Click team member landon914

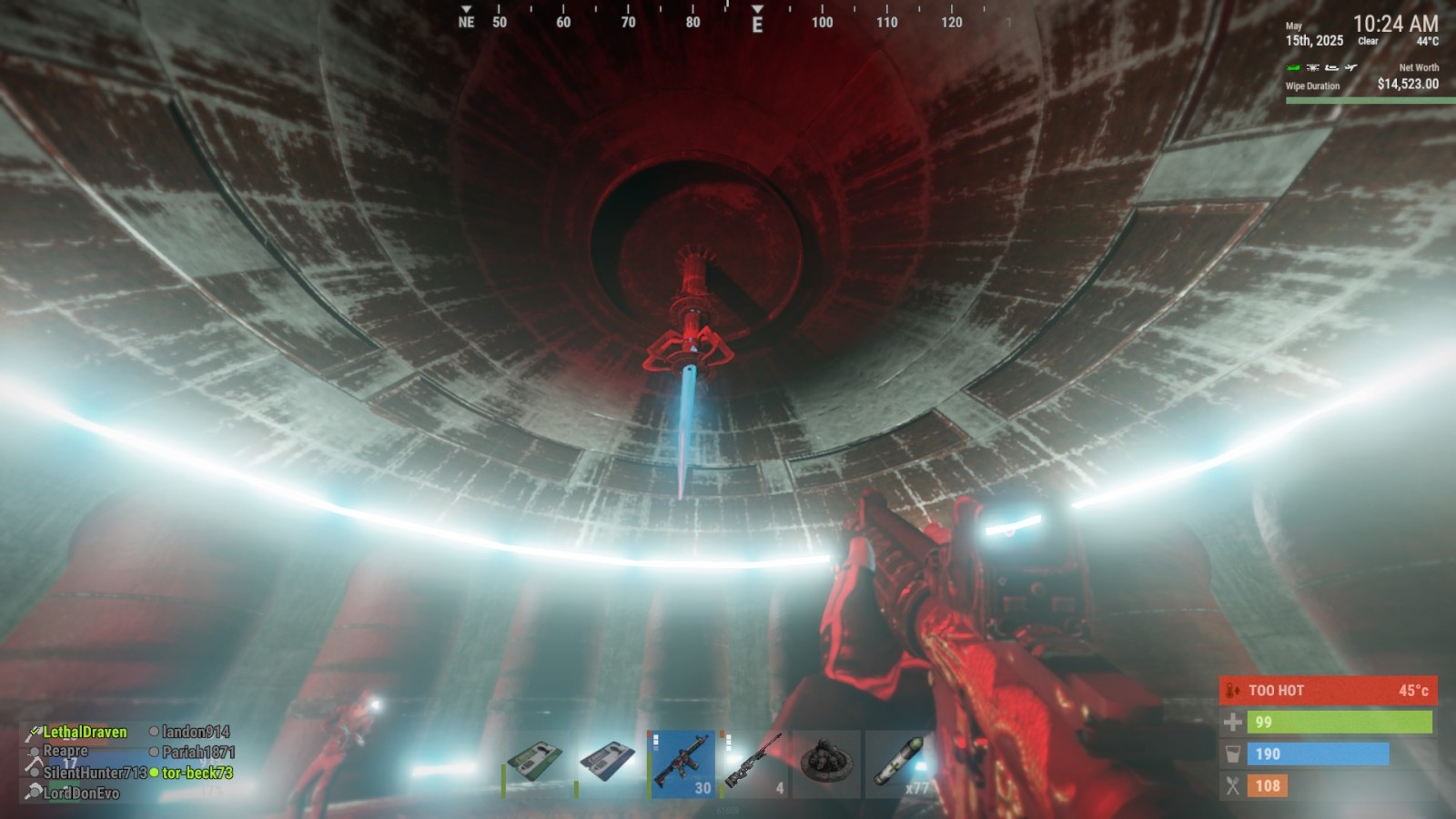[195, 732]
